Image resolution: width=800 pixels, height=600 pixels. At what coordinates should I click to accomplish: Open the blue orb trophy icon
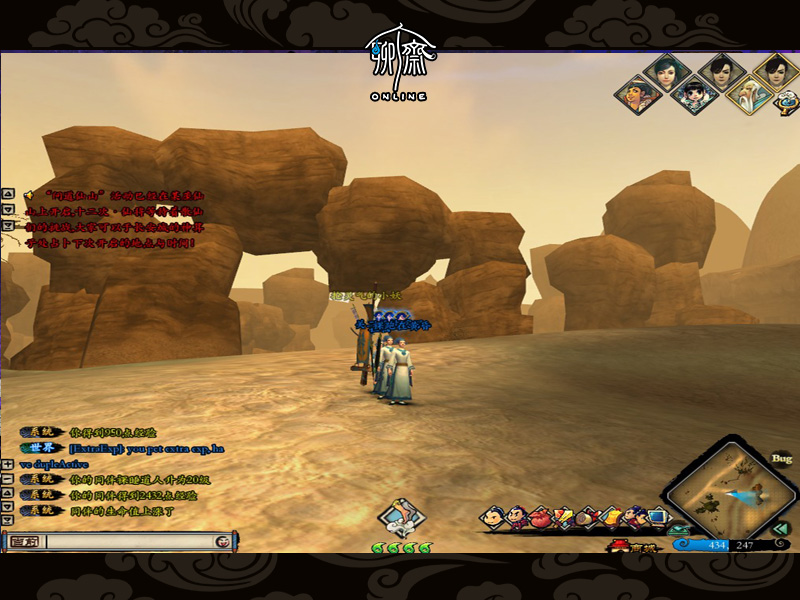787,98
